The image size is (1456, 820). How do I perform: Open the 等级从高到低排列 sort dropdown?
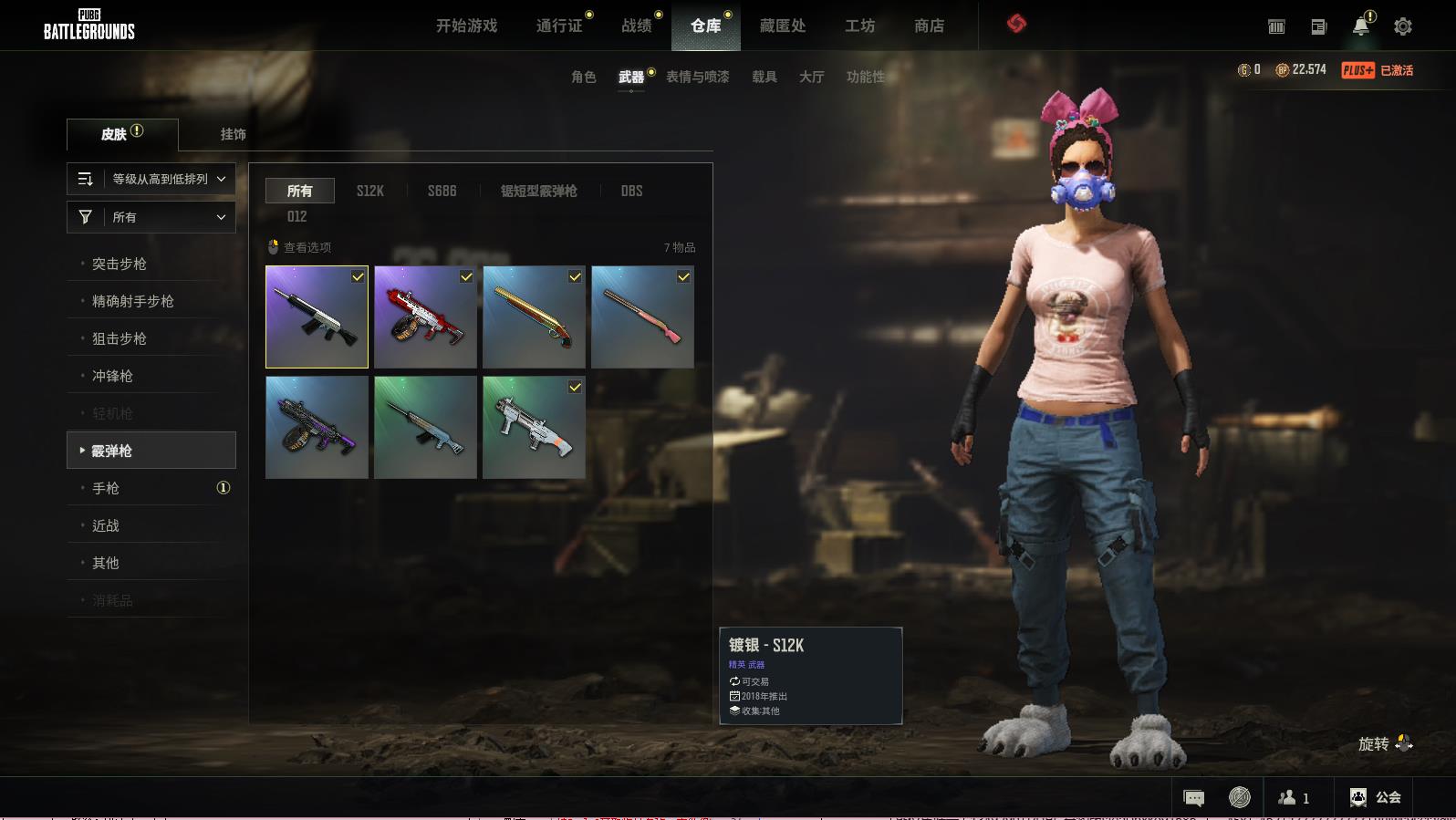151,179
